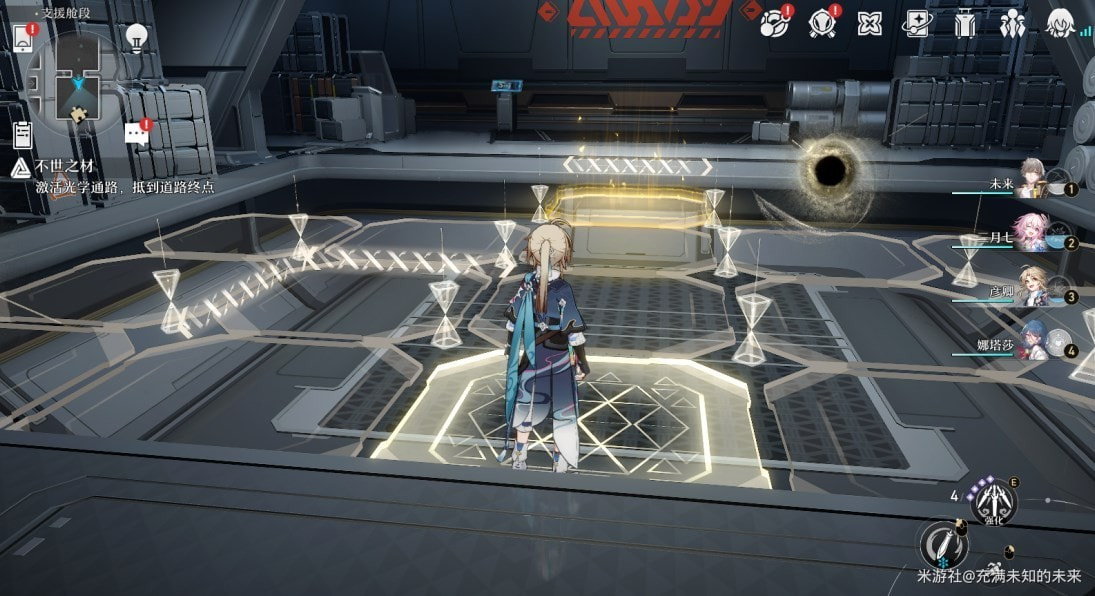This screenshot has height=596, width=1095.
Task: Open the profile avatar menu
Action: click(x=1060, y=23)
